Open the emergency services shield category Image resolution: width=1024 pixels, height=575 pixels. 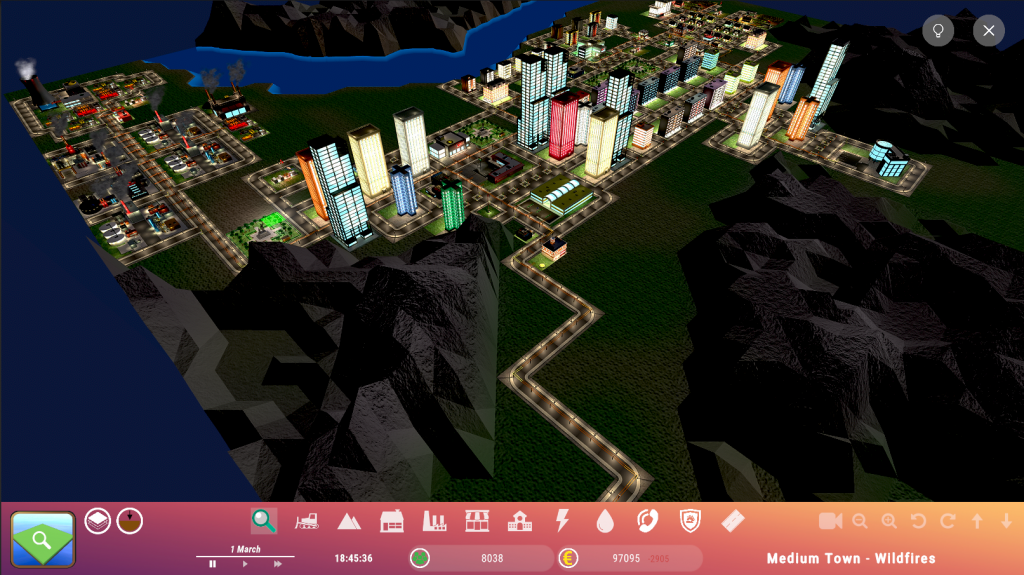pos(690,521)
